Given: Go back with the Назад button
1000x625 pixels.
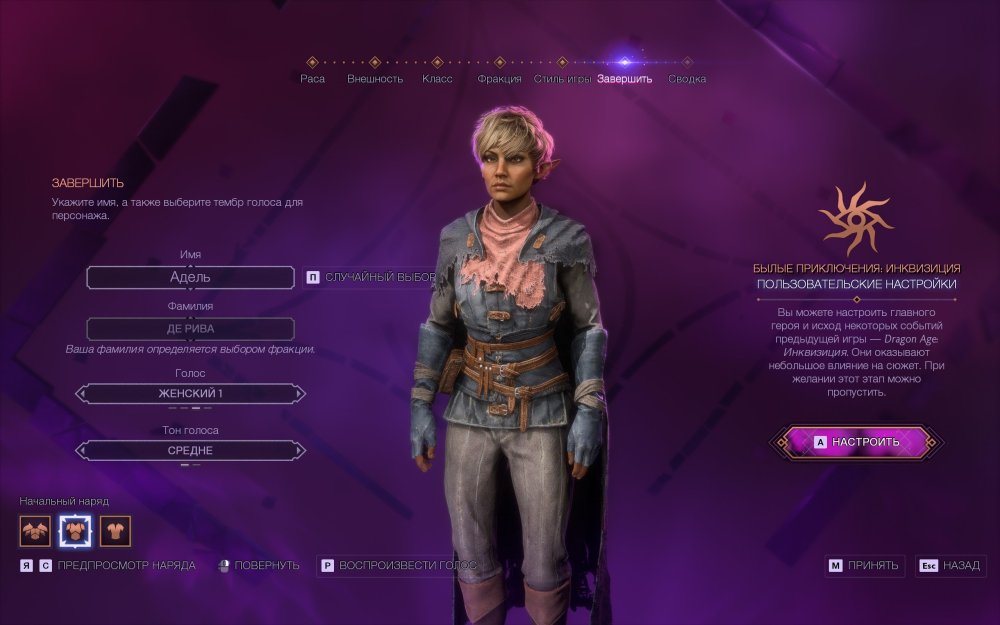Looking at the screenshot, I should (x=951, y=566).
